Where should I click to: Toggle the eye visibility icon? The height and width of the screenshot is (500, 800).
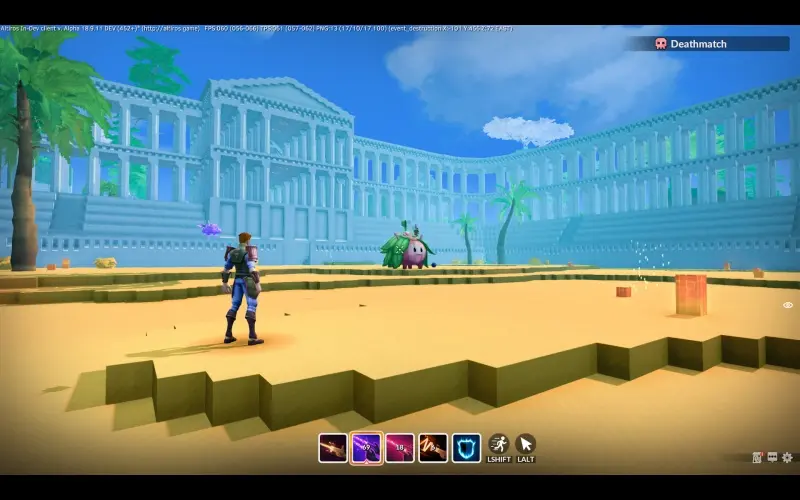click(x=788, y=305)
